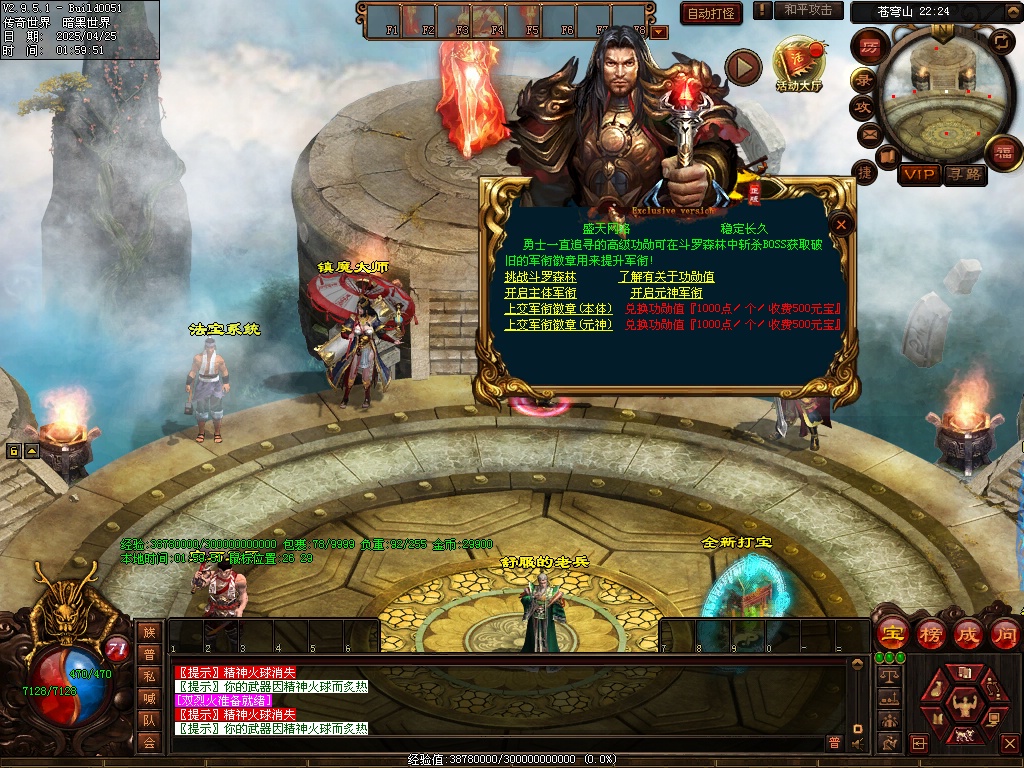
Task: Open the 活动大厅 event hall icon
Action: (797, 62)
